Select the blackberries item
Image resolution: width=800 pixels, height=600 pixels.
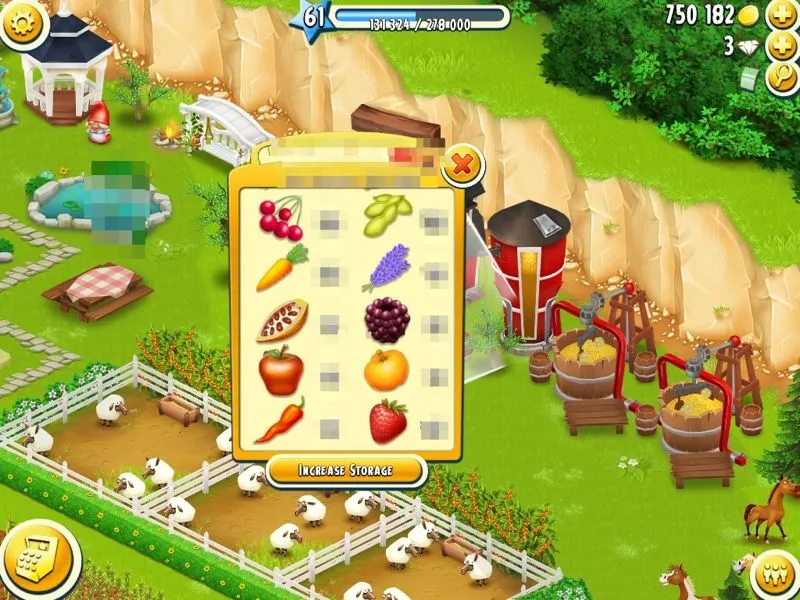coord(386,320)
